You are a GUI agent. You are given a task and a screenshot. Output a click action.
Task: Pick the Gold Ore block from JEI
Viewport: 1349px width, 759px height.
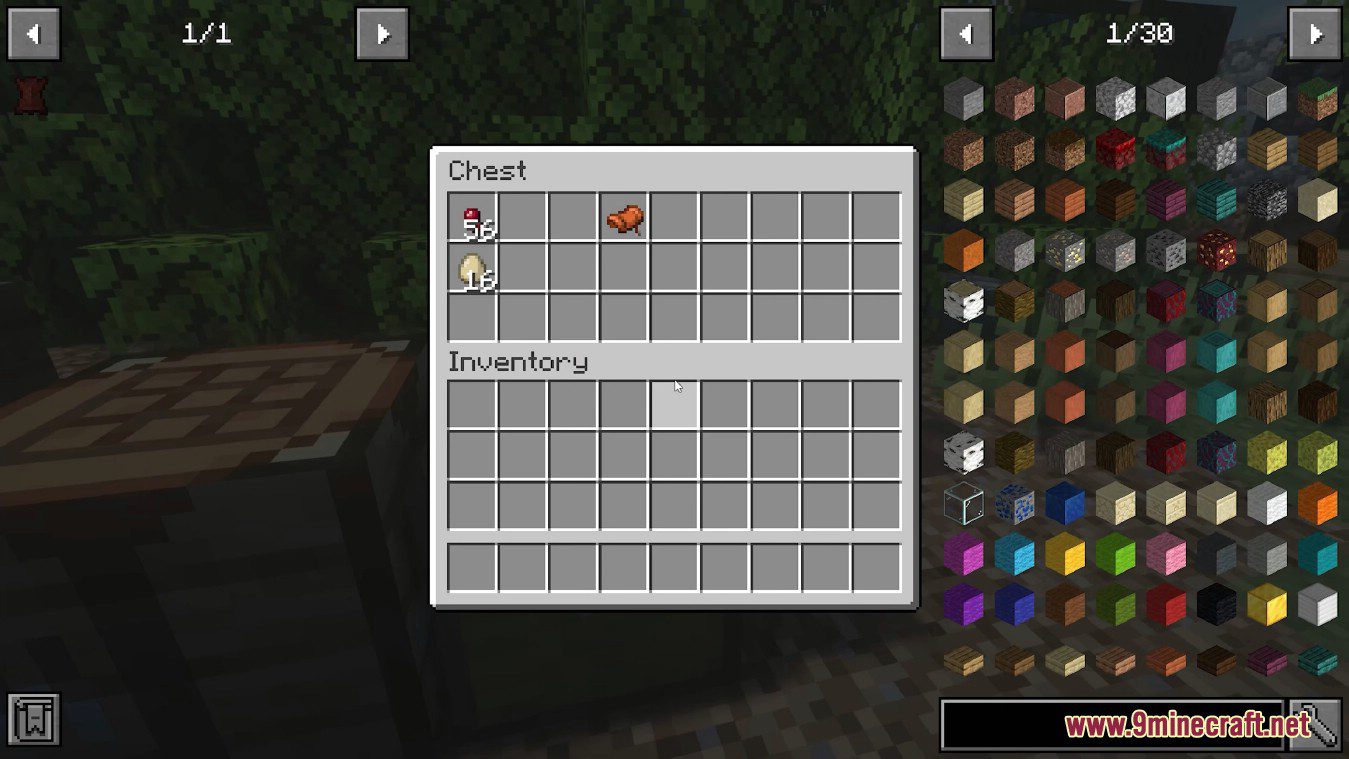1067,251
